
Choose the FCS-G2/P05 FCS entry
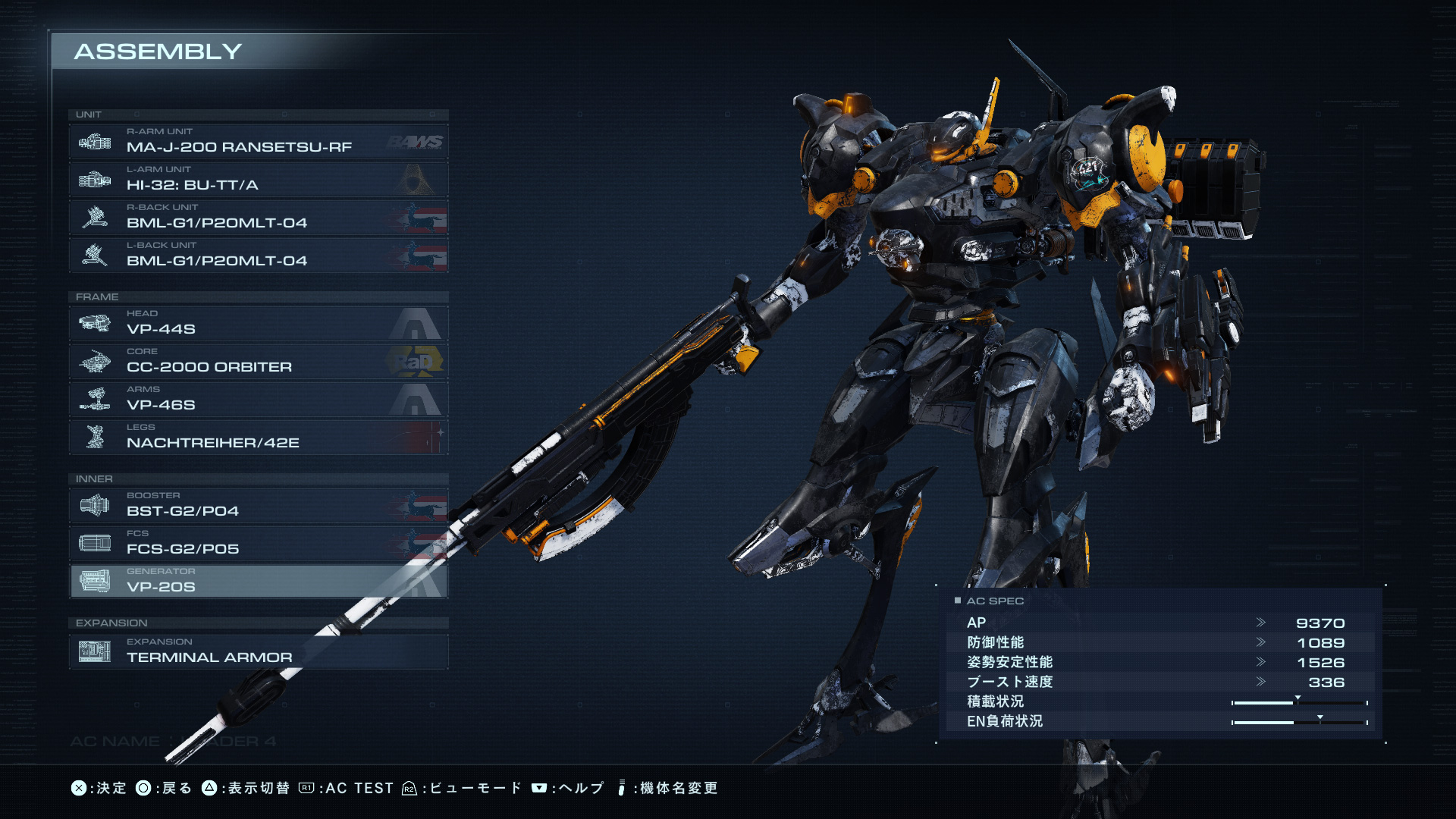click(x=258, y=544)
